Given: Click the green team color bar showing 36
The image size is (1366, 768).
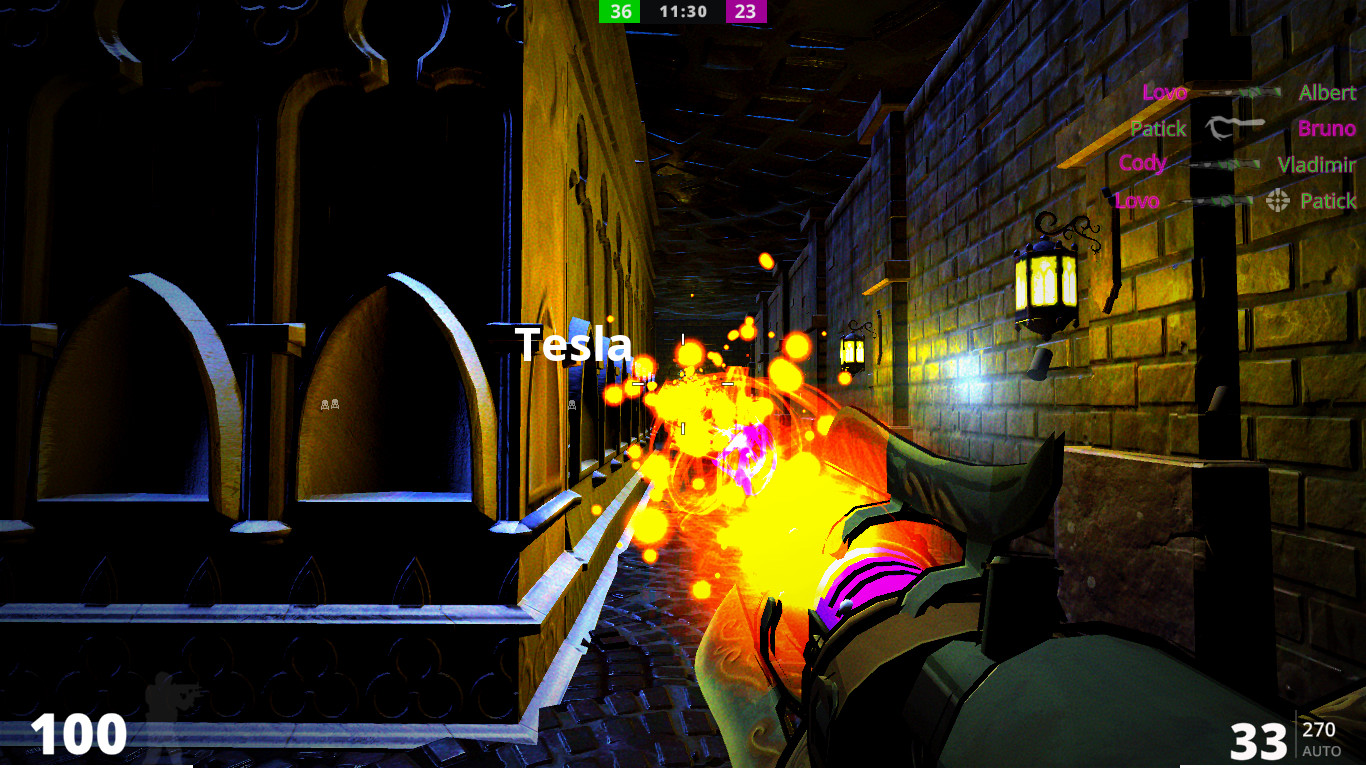Looking at the screenshot, I should tap(619, 12).
